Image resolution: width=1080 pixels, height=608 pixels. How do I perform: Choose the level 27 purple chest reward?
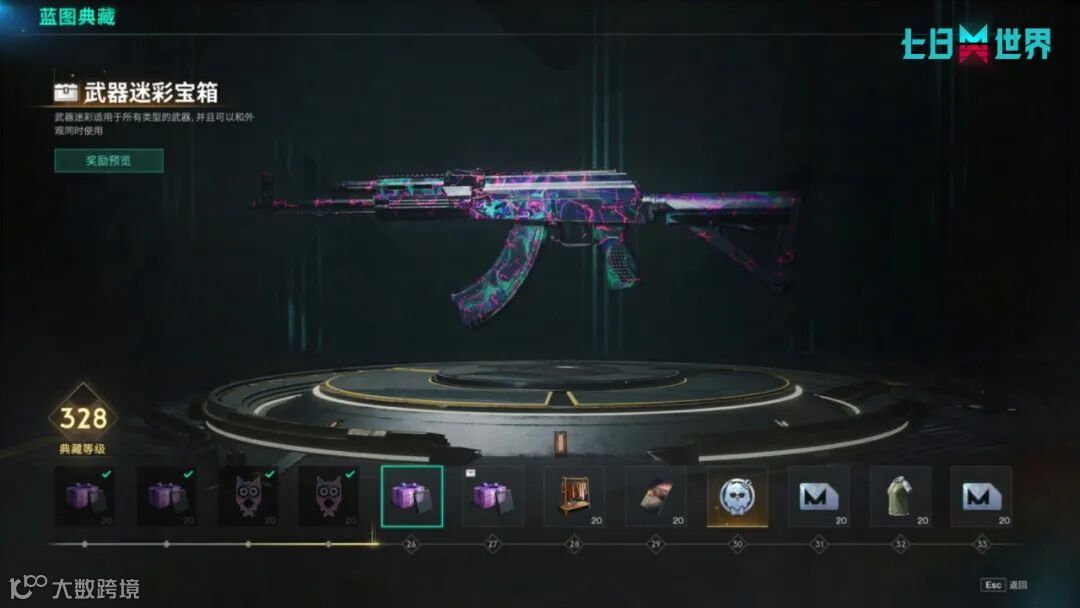point(492,496)
